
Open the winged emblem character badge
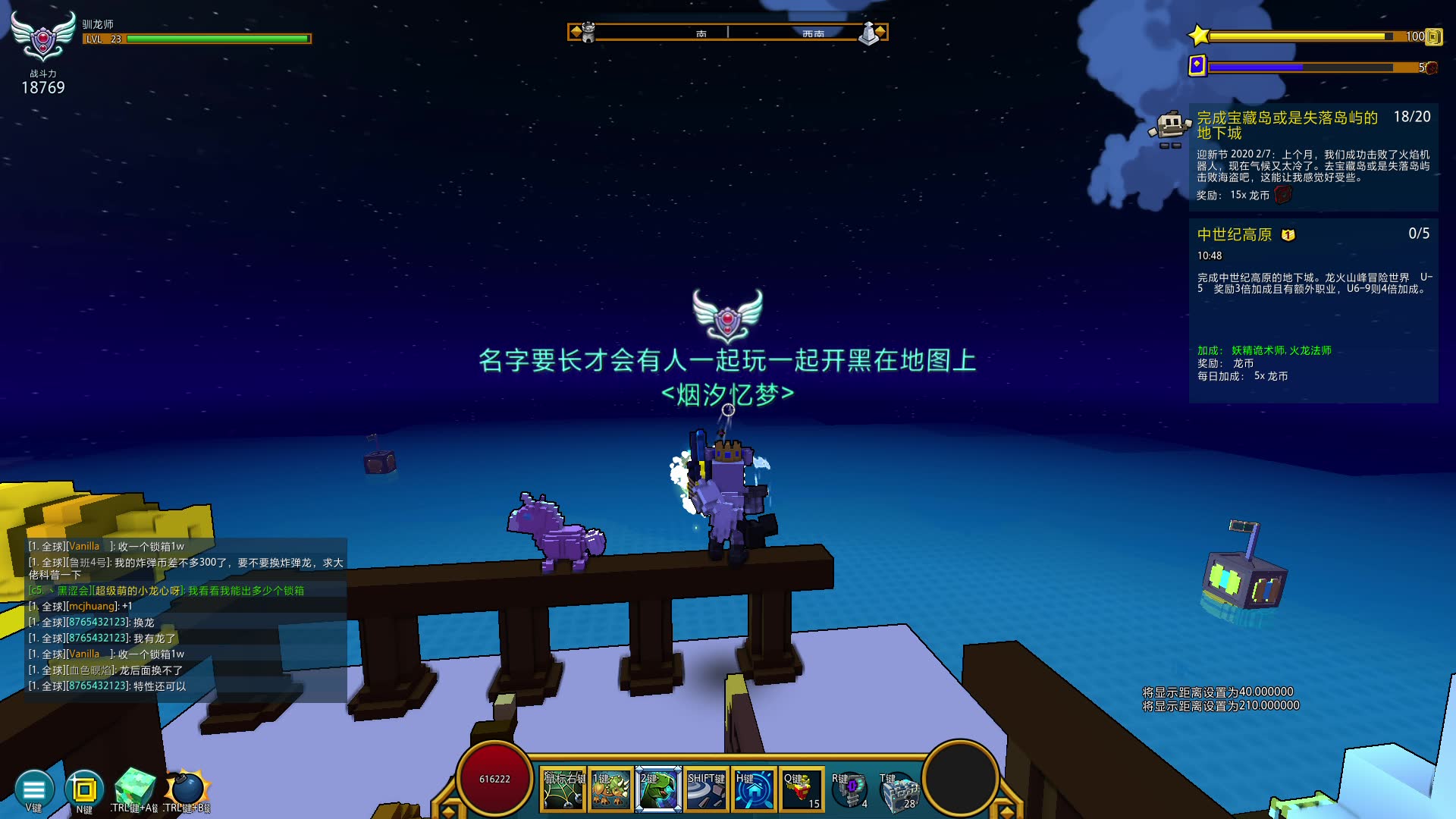coord(43,36)
